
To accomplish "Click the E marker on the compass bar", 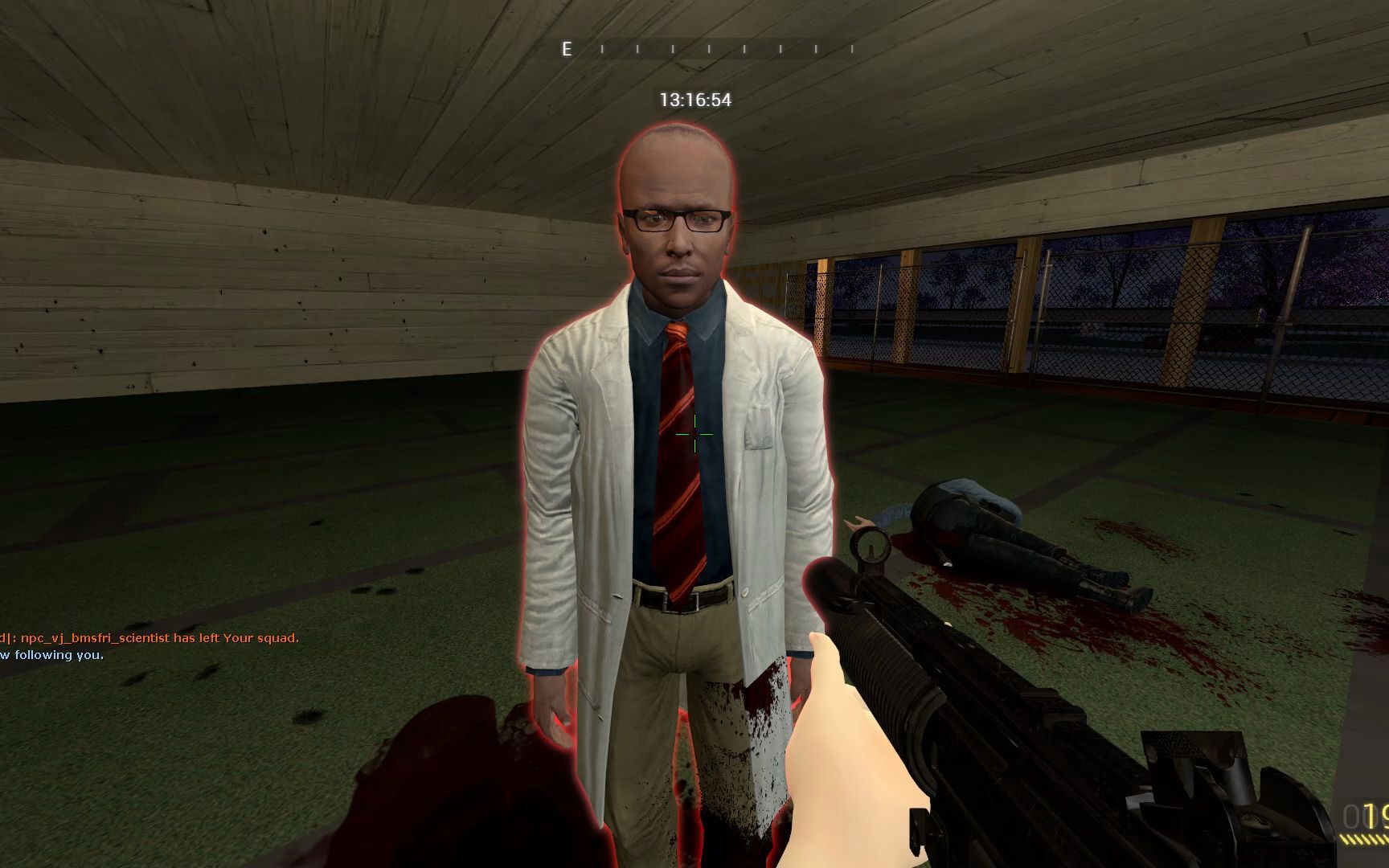I will tap(567, 50).
